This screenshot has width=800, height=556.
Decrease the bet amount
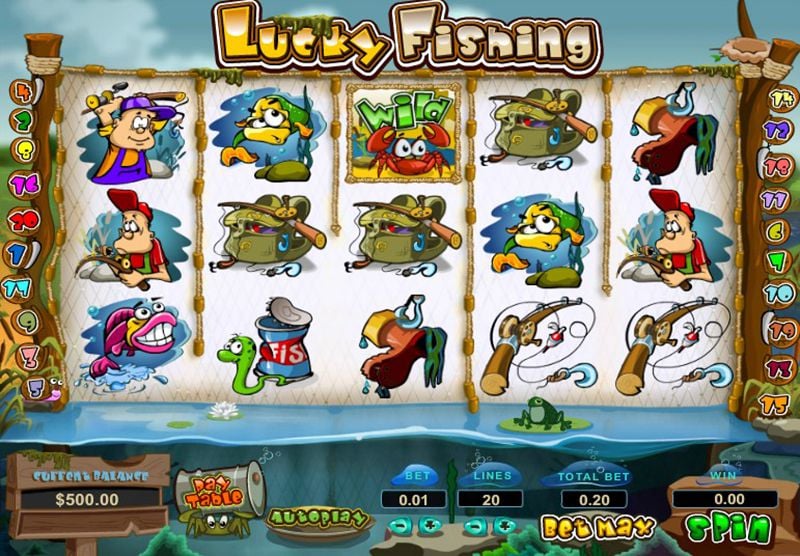[x=397, y=525]
